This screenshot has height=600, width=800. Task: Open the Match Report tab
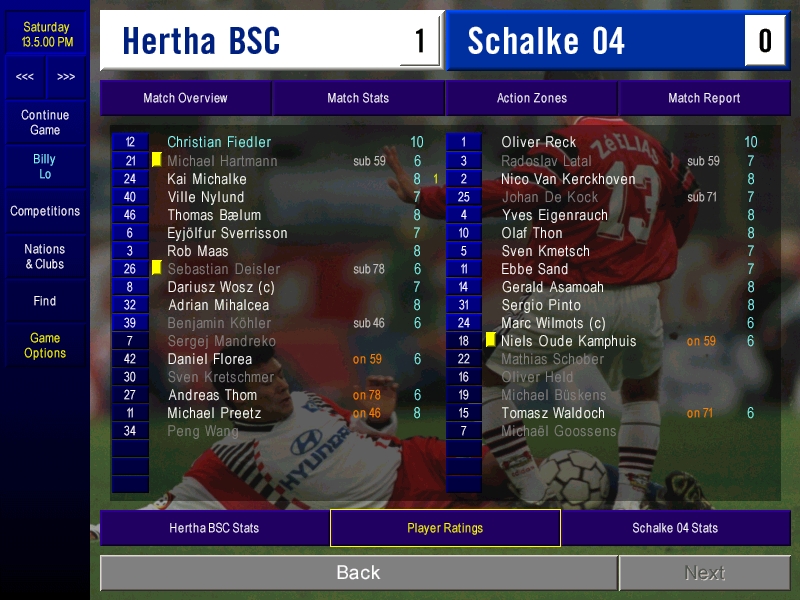704,98
